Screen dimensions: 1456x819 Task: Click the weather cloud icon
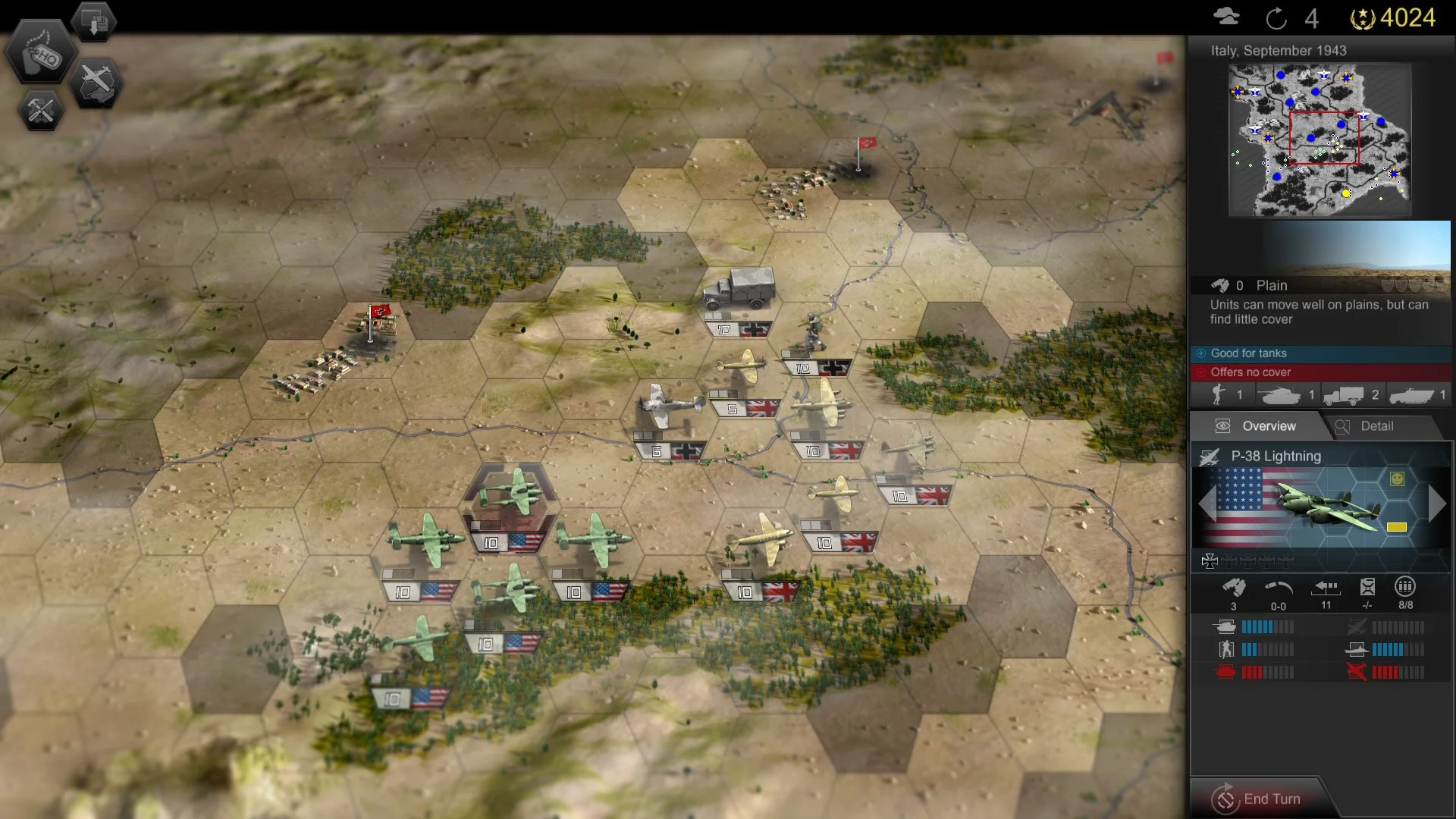(1226, 14)
